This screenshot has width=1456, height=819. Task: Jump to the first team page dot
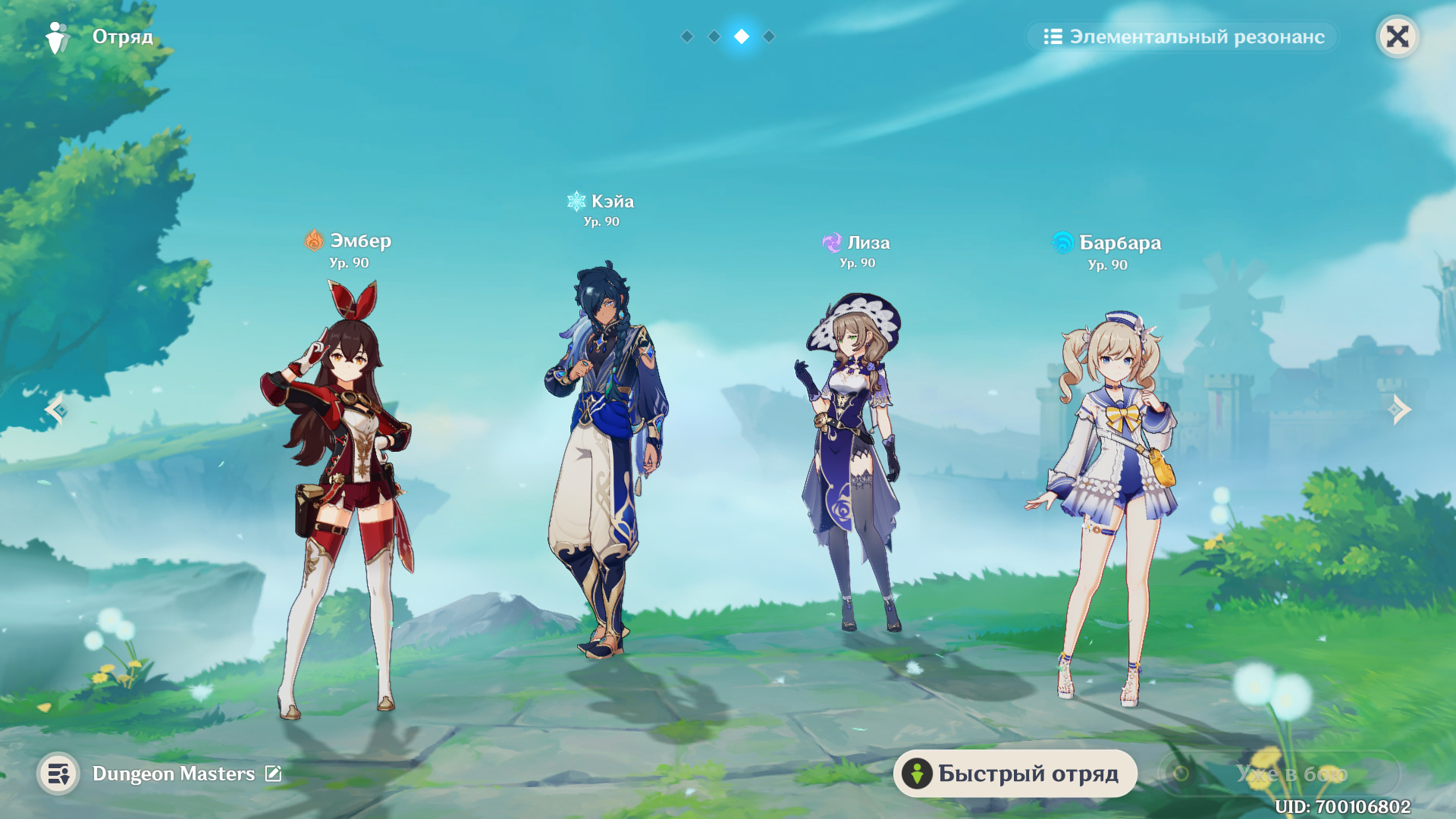[687, 36]
